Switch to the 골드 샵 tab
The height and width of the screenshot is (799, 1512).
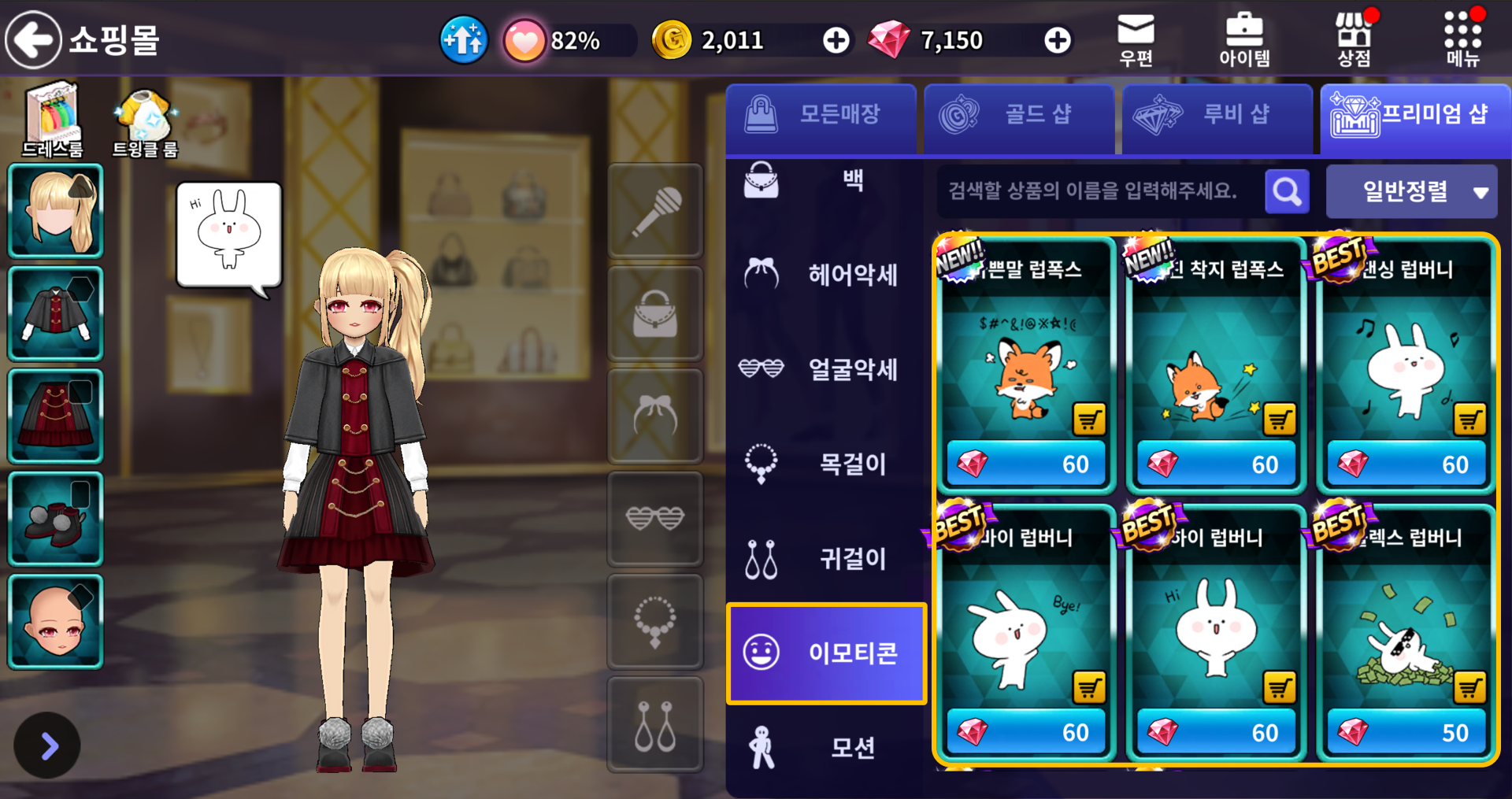1019,115
